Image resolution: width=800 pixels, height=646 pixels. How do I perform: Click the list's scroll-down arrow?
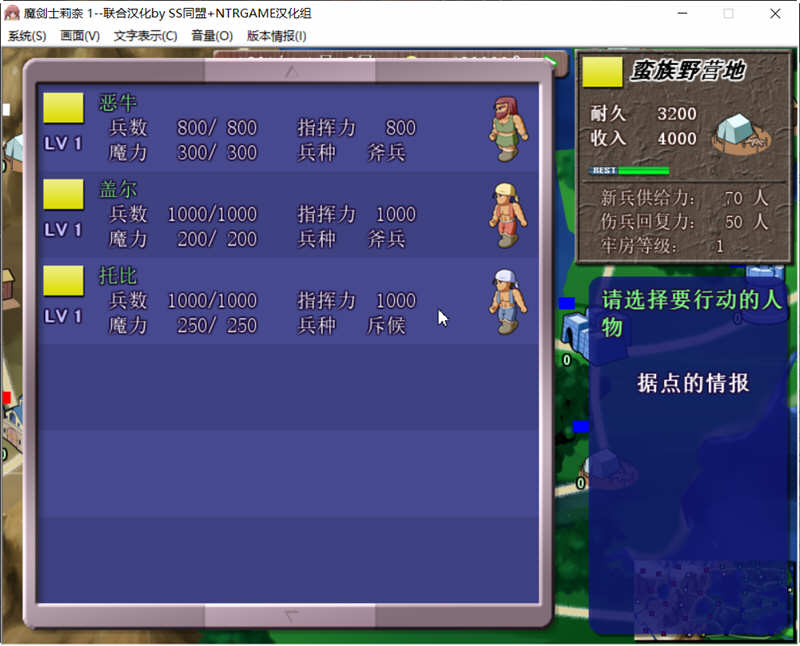coord(291,616)
